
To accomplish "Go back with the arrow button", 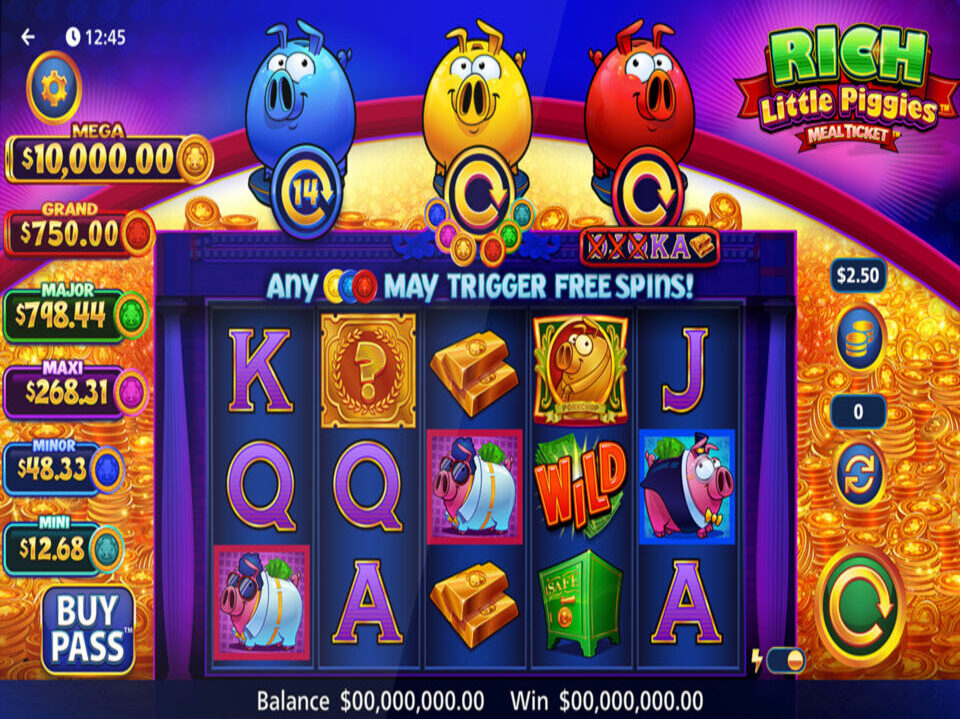I will (28, 37).
